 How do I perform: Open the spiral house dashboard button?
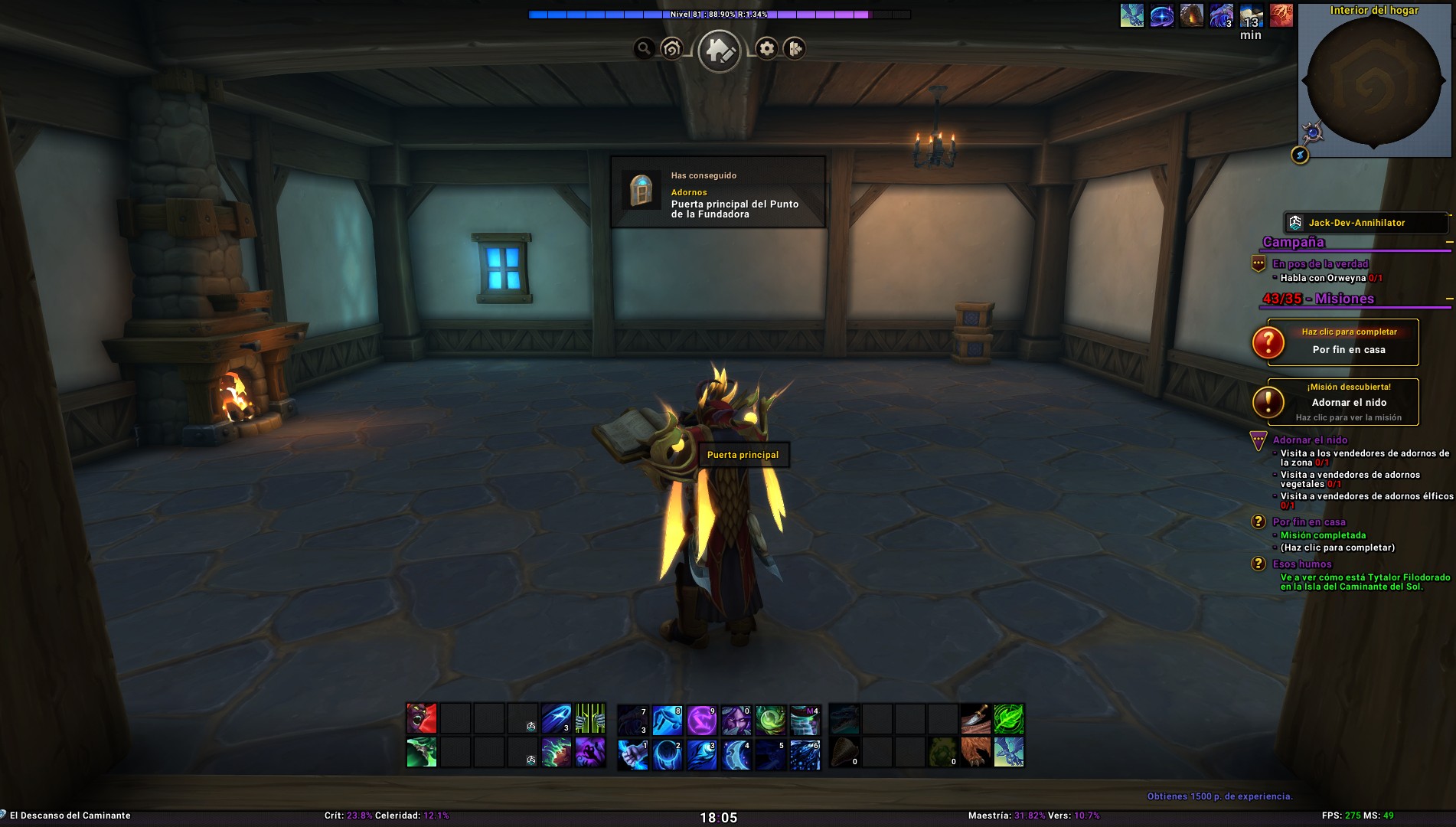coord(671,49)
